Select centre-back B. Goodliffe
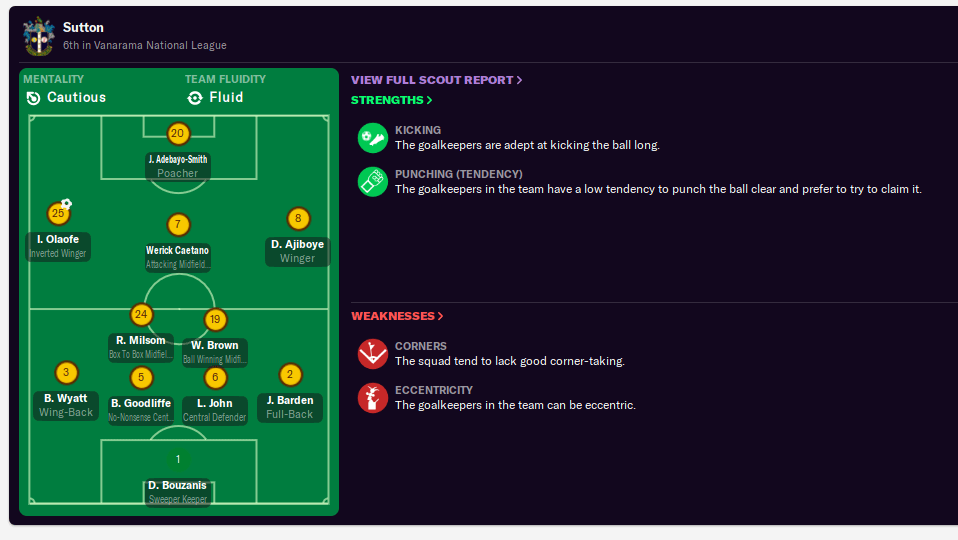The width and height of the screenshot is (958, 540). 141,404
